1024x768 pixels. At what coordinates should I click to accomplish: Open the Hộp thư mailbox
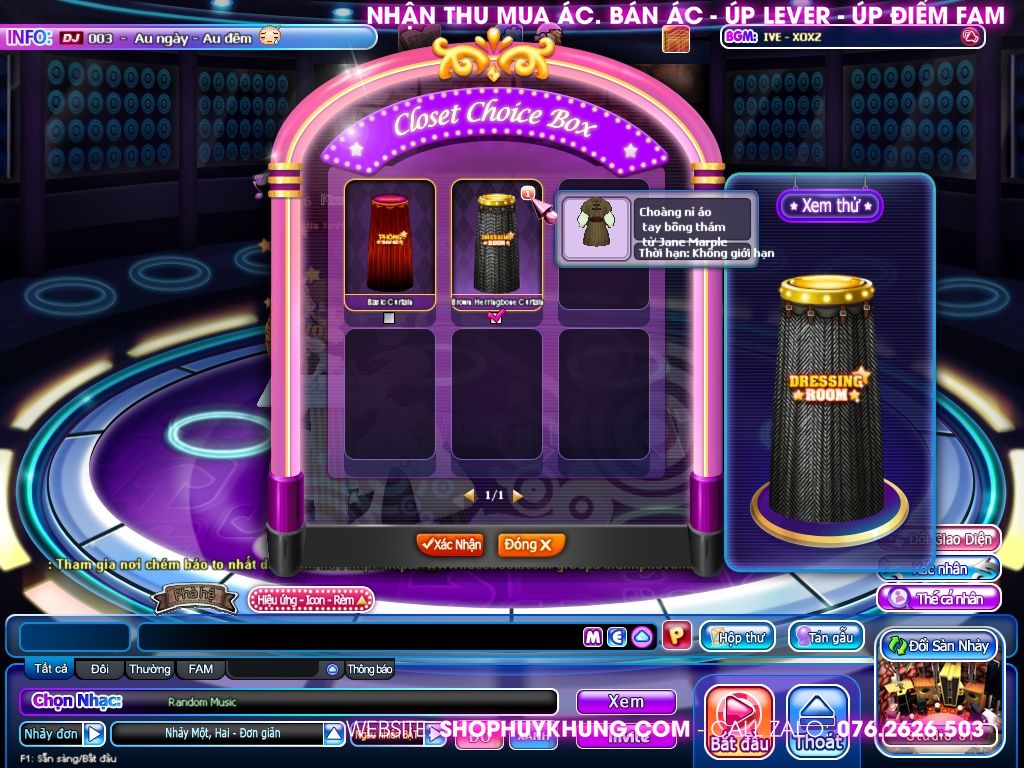[x=737, y=637]
